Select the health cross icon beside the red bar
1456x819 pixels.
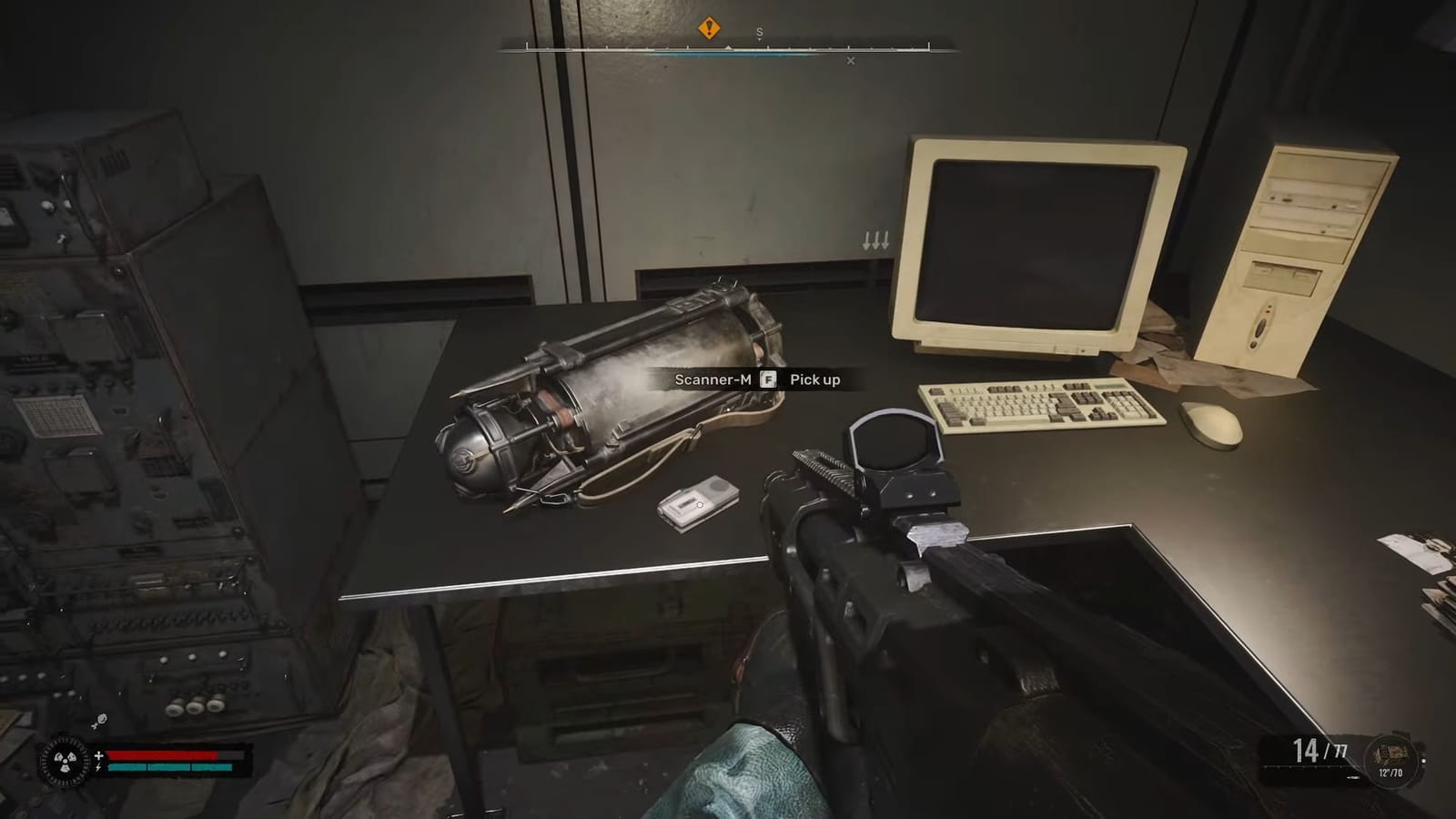99,755
